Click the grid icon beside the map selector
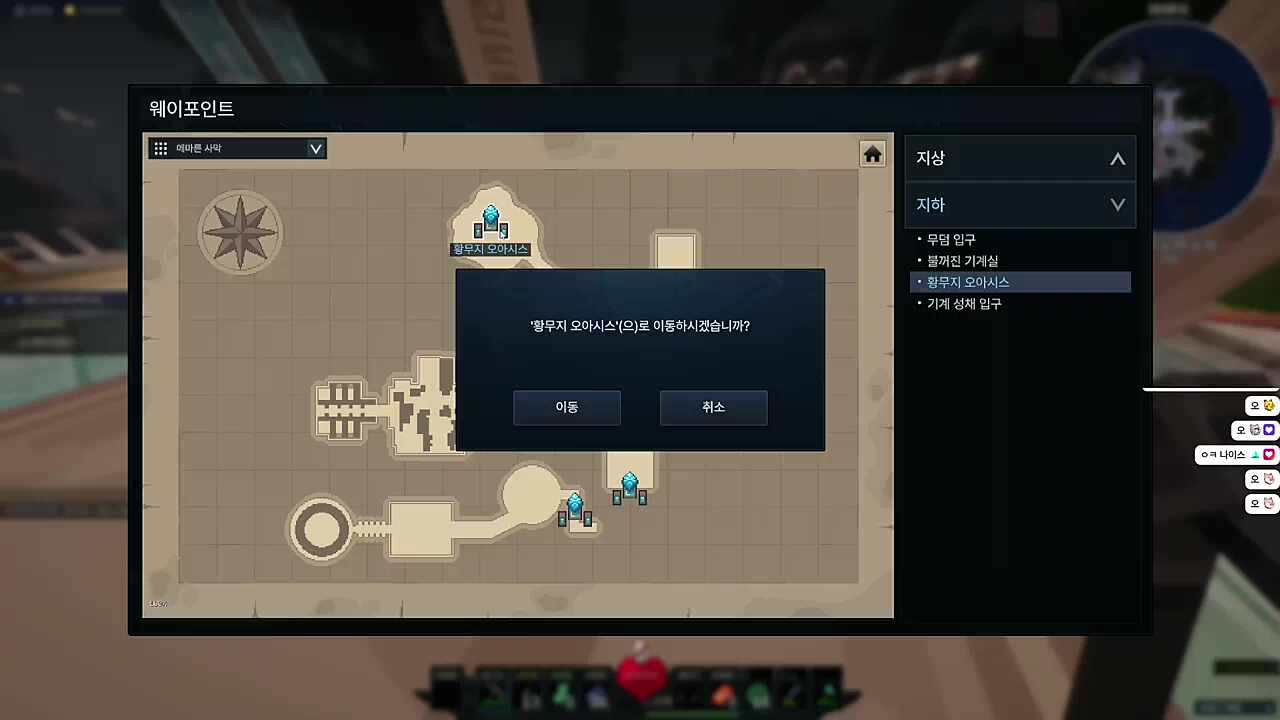Screen dimensions: 1280x720 pos(160,148)
